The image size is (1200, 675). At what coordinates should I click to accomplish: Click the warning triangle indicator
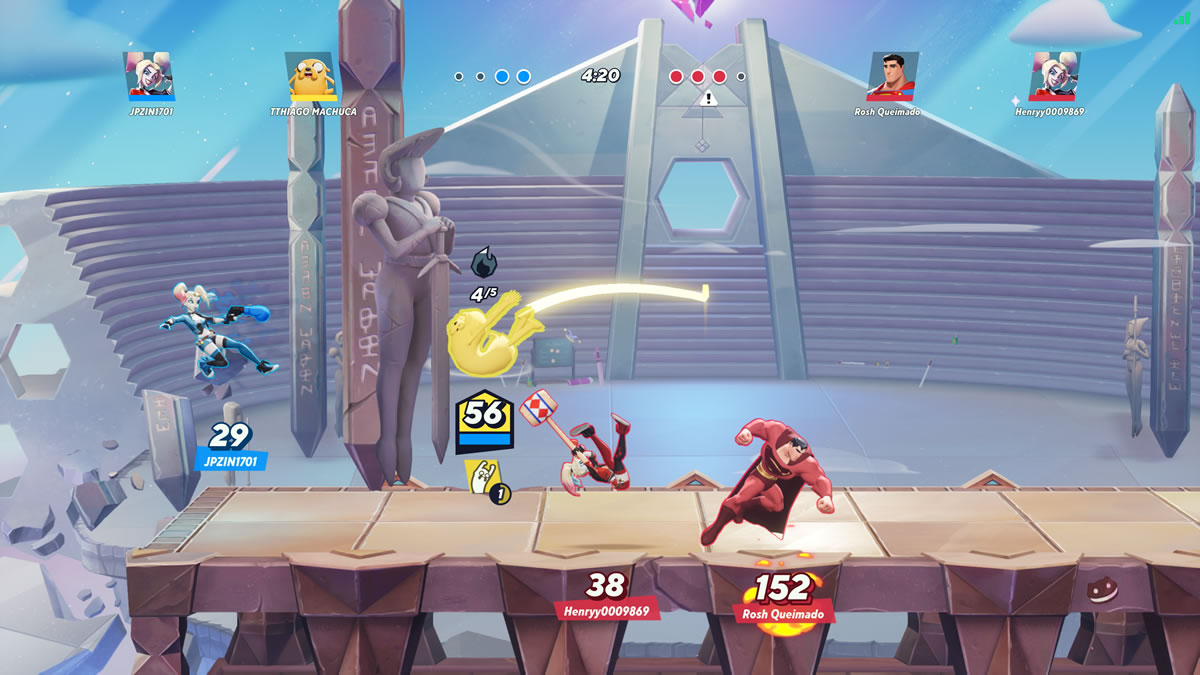click(x=709, y=98)
